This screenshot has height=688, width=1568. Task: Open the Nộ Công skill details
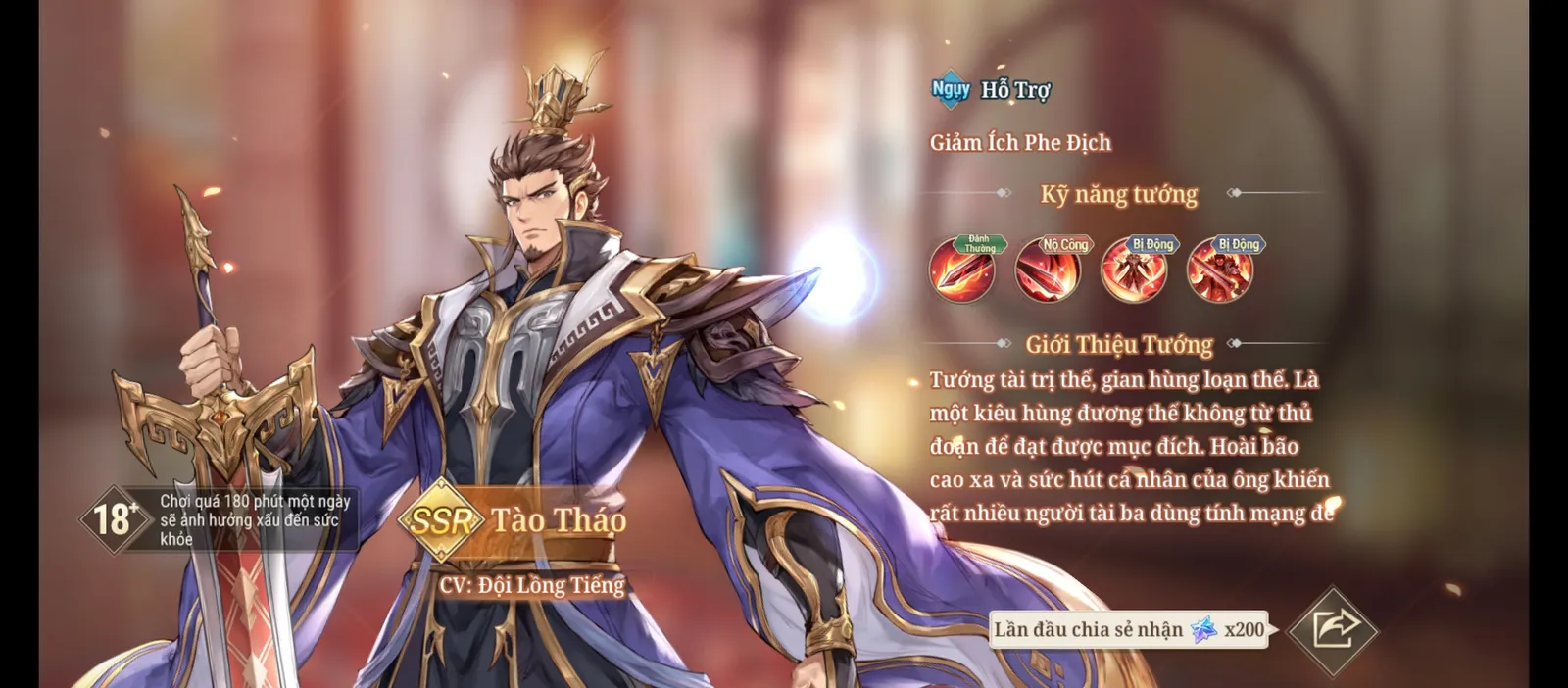(1048, 270)
